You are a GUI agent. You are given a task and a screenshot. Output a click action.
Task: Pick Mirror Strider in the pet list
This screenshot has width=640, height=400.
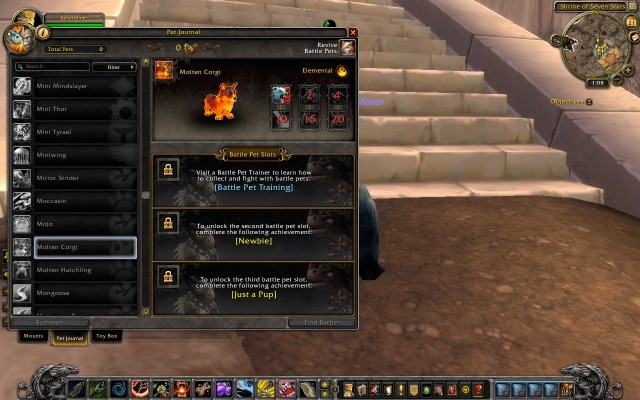point(74,177)
